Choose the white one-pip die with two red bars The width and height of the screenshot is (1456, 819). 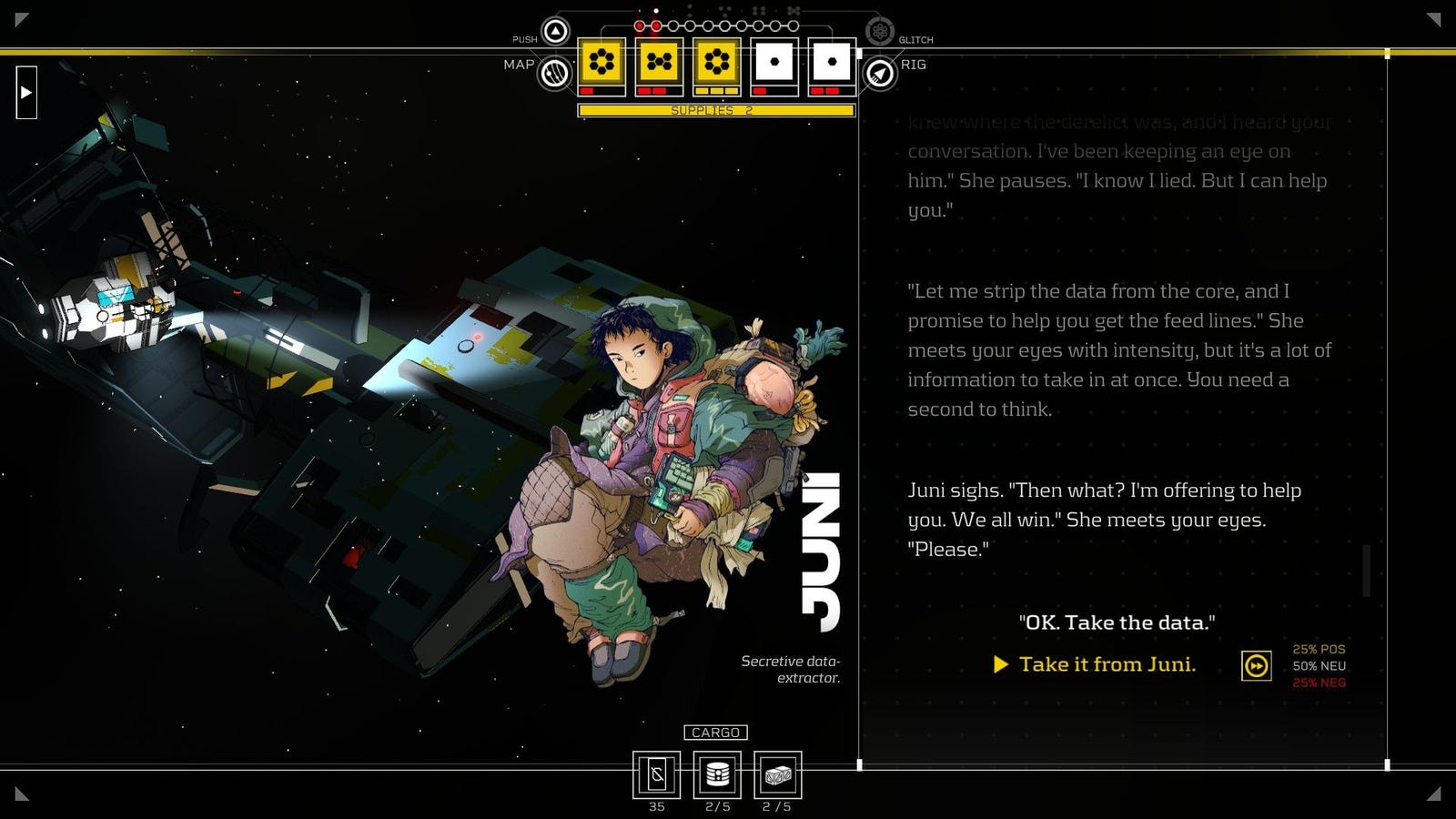(831, 63)
